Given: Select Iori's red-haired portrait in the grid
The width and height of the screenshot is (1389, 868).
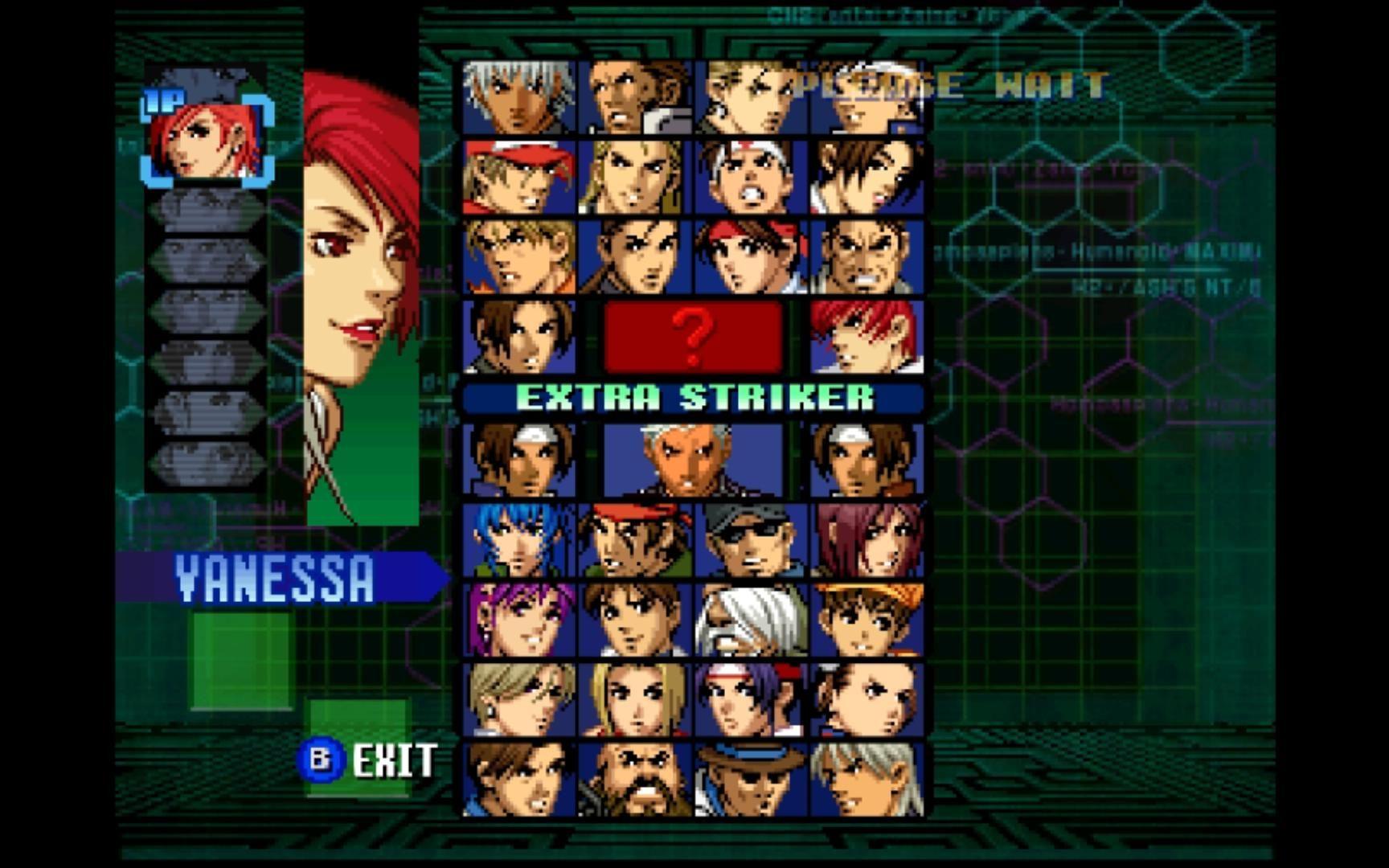Looking at the screenshot, I should click(x=867, y=337).
